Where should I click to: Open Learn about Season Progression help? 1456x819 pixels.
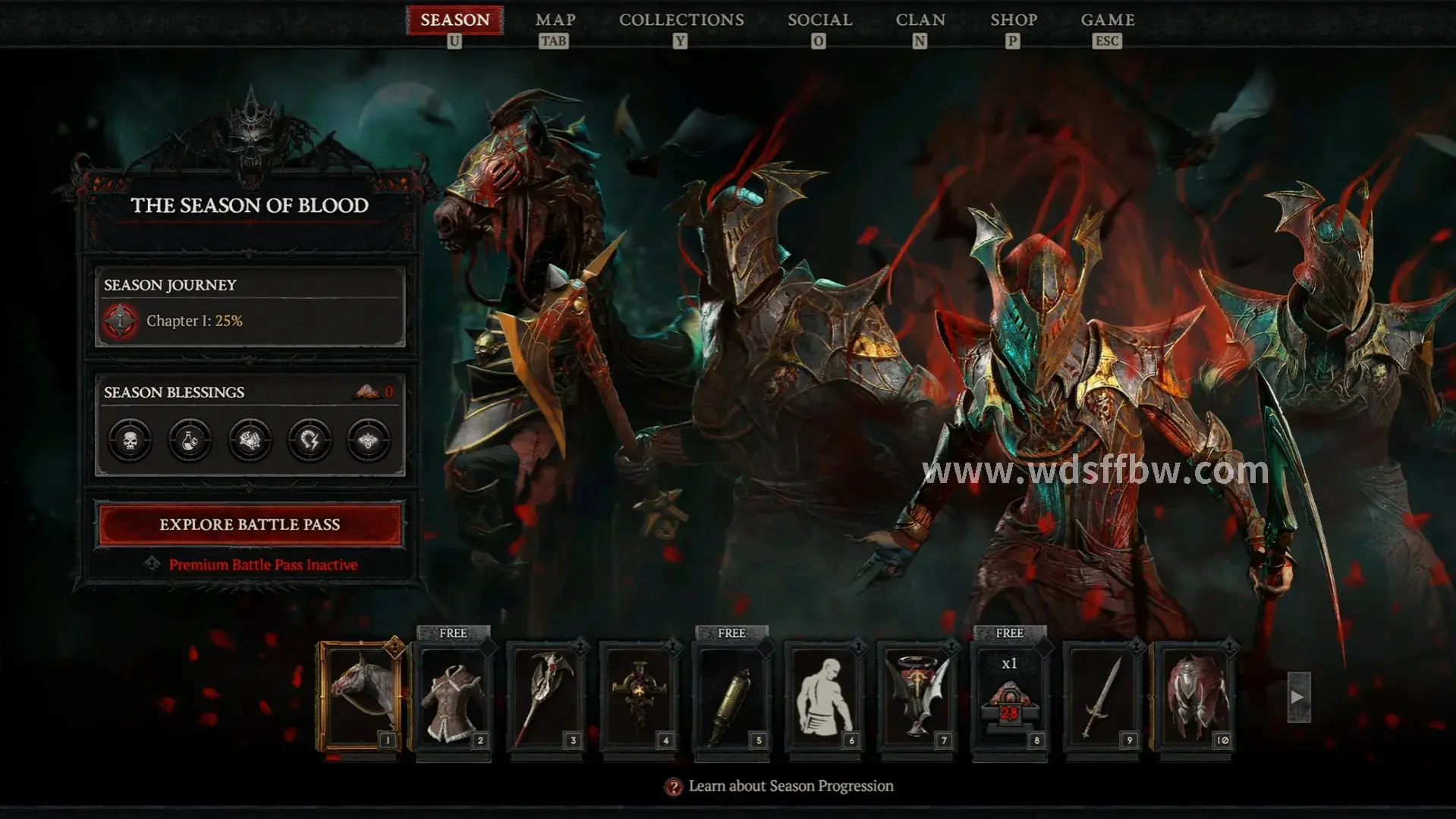[790, 786]
